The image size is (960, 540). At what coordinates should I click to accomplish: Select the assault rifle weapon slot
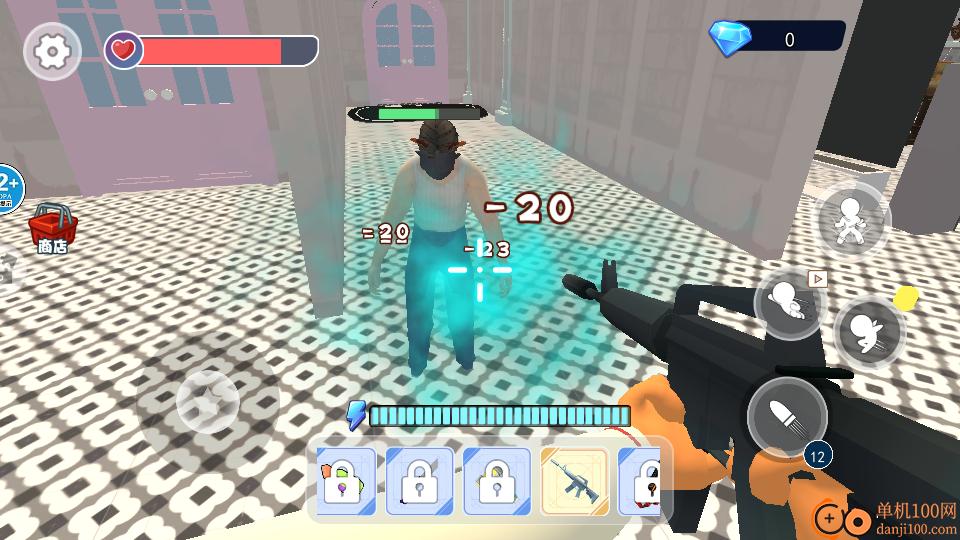575,481
